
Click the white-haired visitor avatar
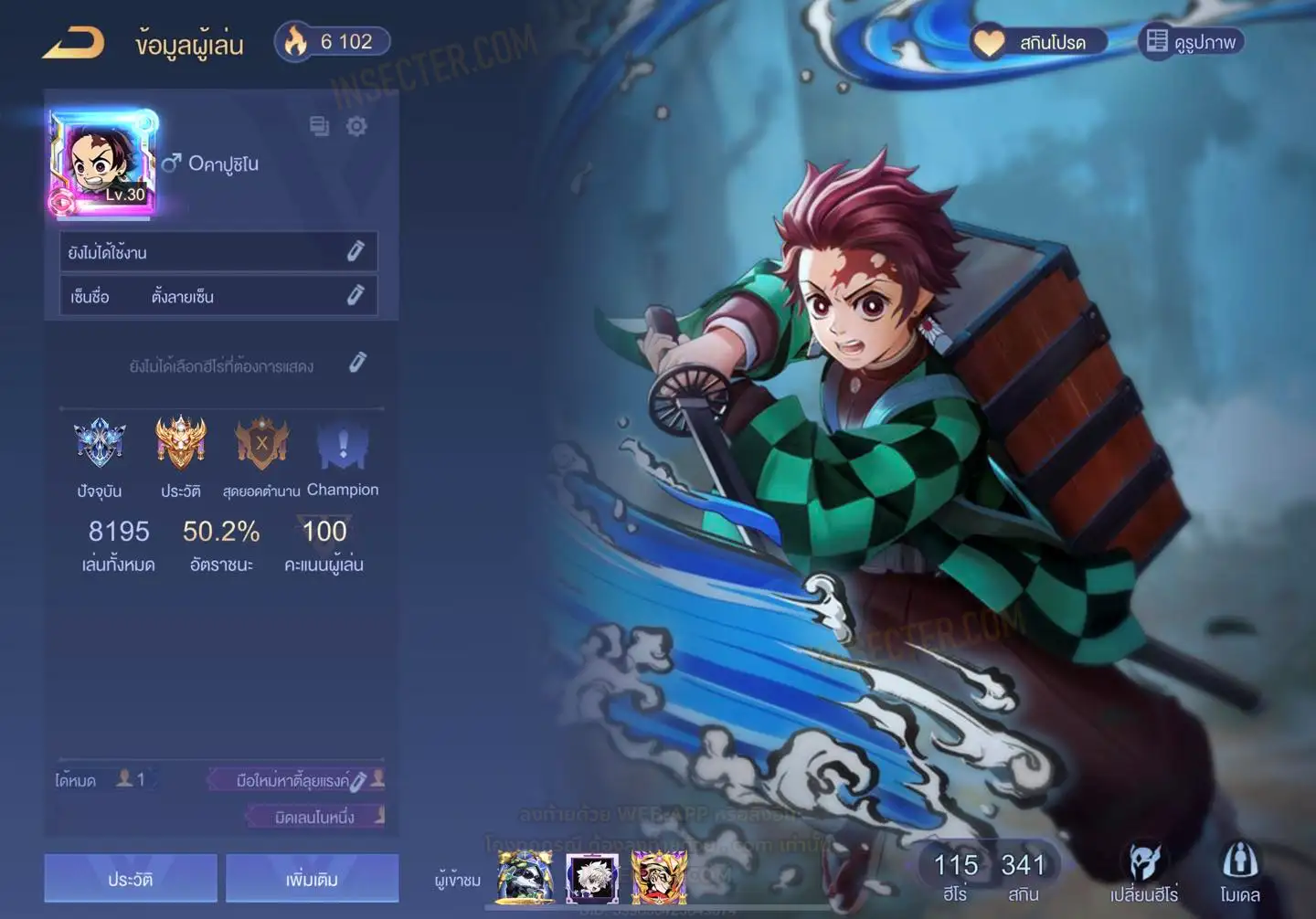click(x=591, y=877)
